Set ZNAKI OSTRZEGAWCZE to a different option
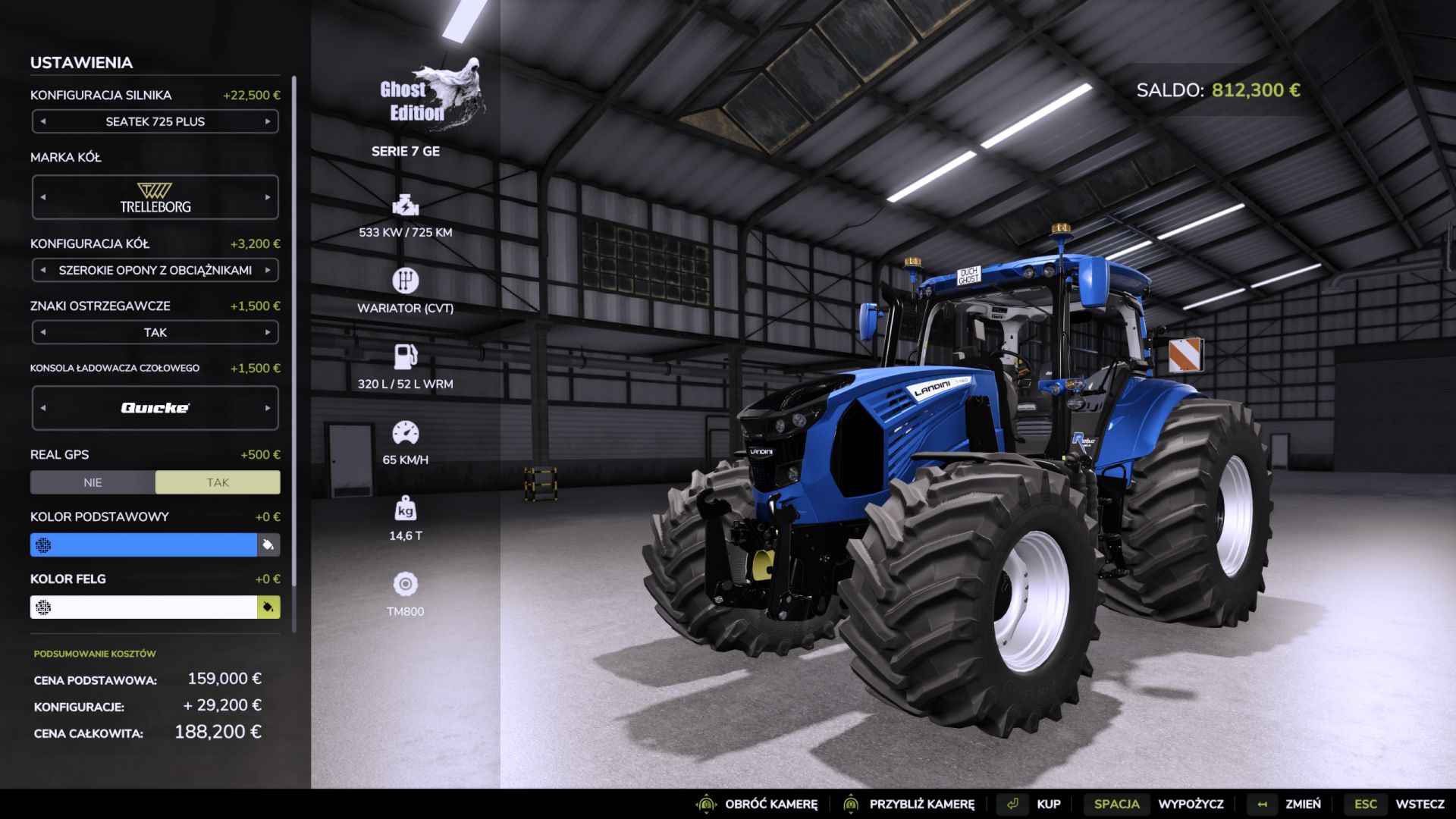1456x819 pixels. (267, 332)
